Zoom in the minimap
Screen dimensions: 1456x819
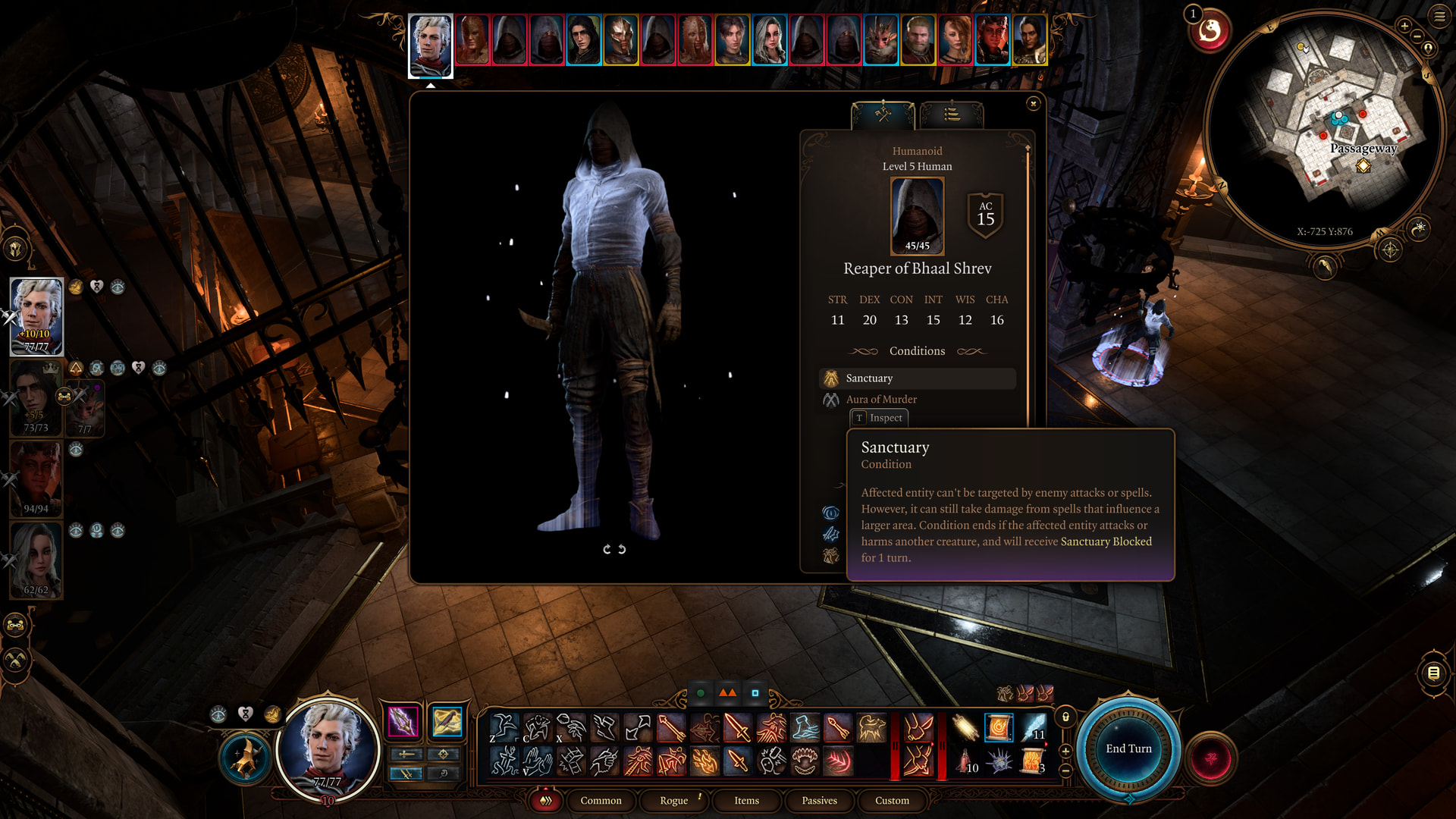1404,27
